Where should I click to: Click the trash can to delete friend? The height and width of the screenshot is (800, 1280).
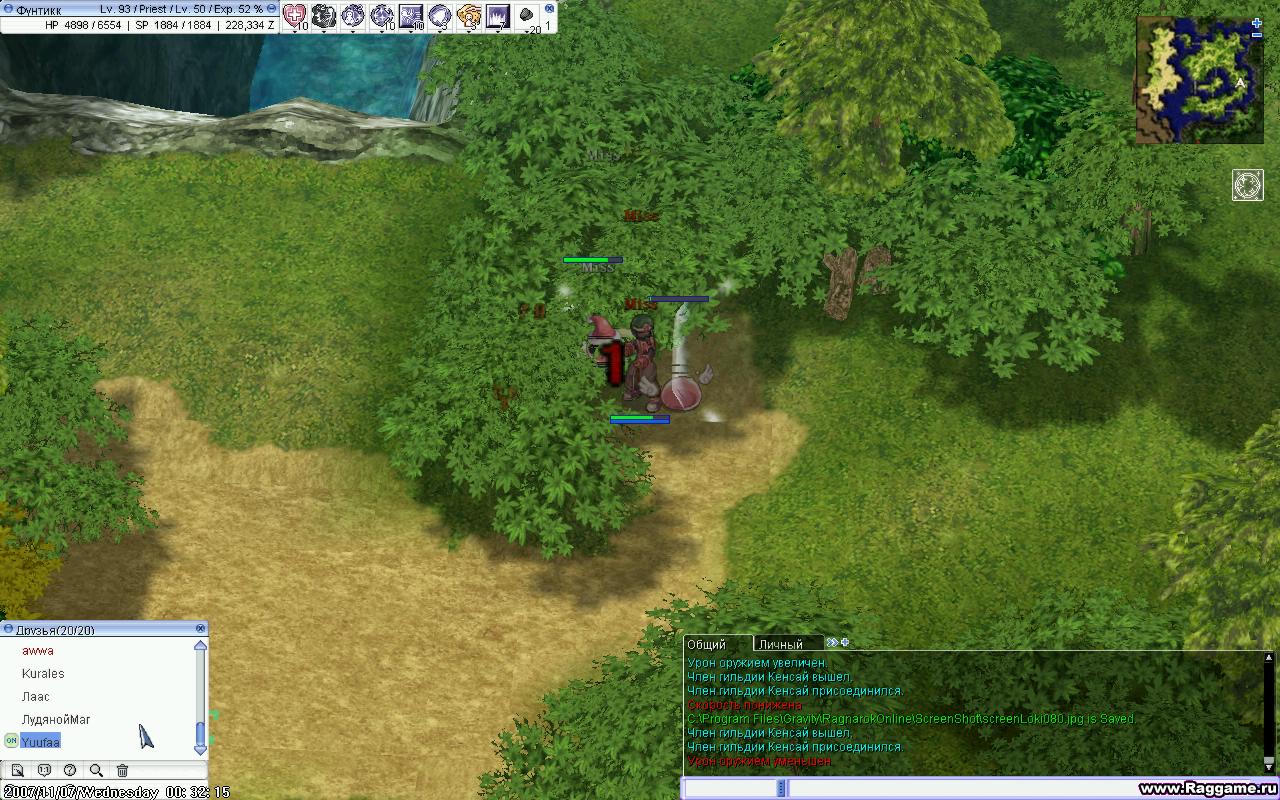(x=123, y=770)
